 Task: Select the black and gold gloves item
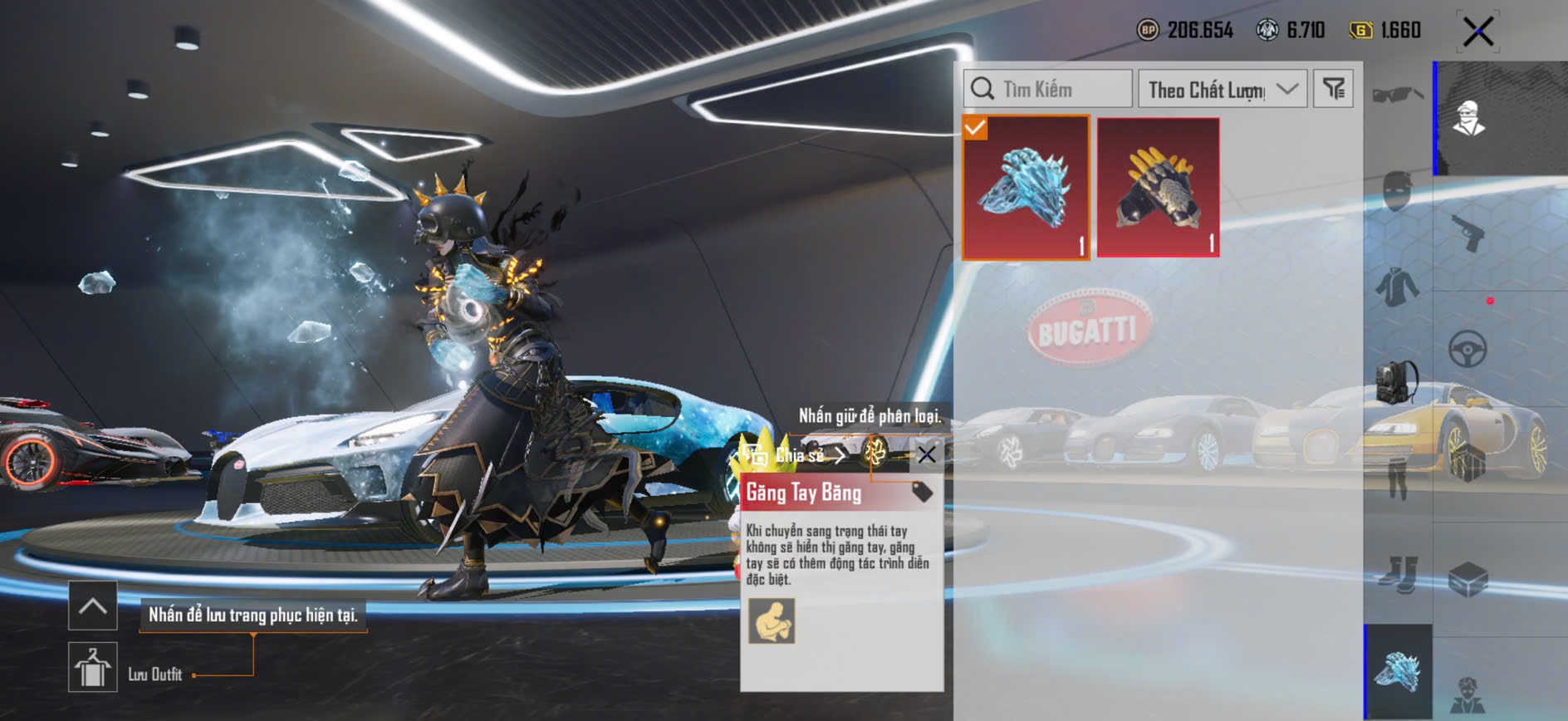coord(1159,188)
